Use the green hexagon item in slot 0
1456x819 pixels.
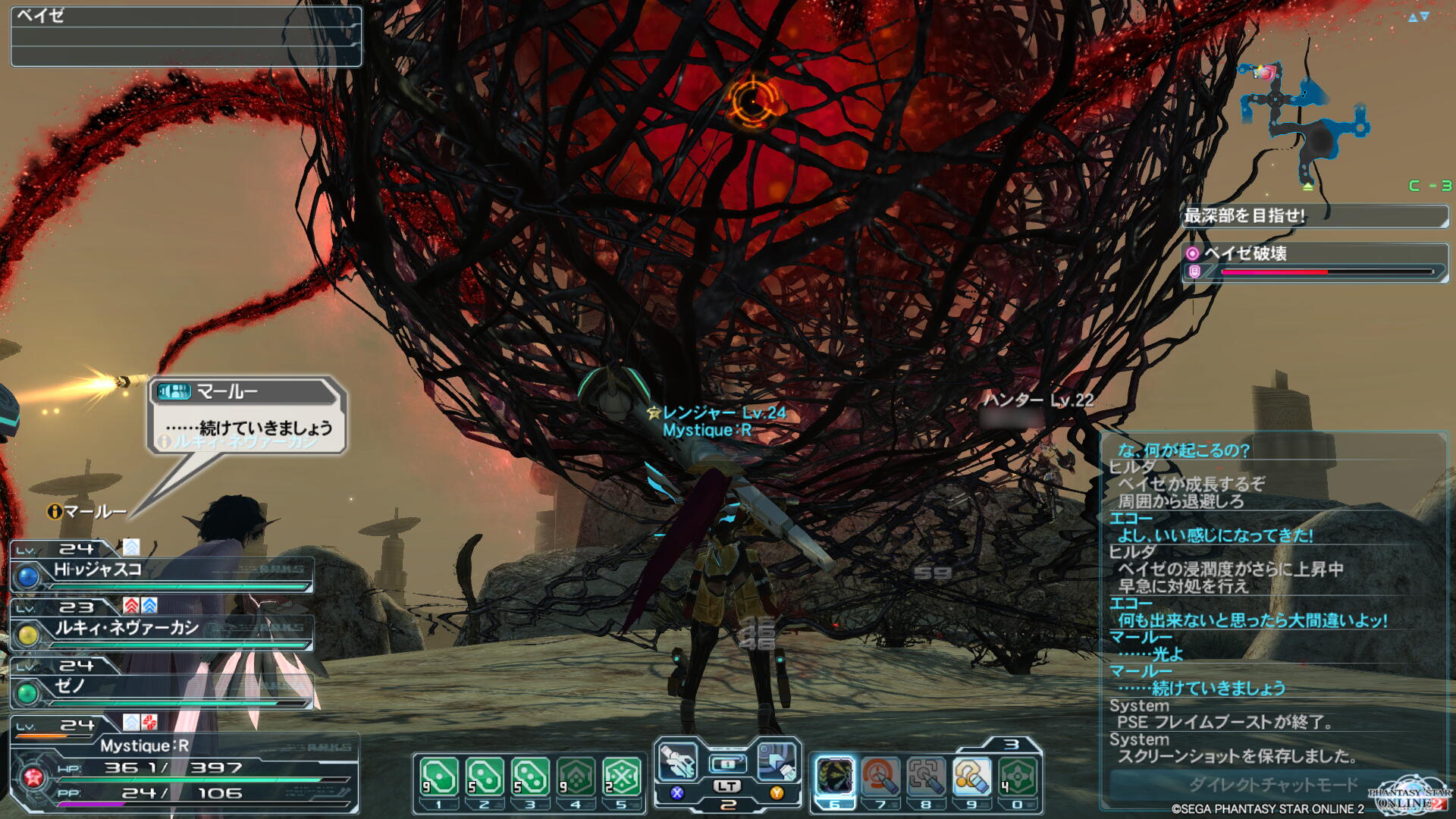[1018, 777]
